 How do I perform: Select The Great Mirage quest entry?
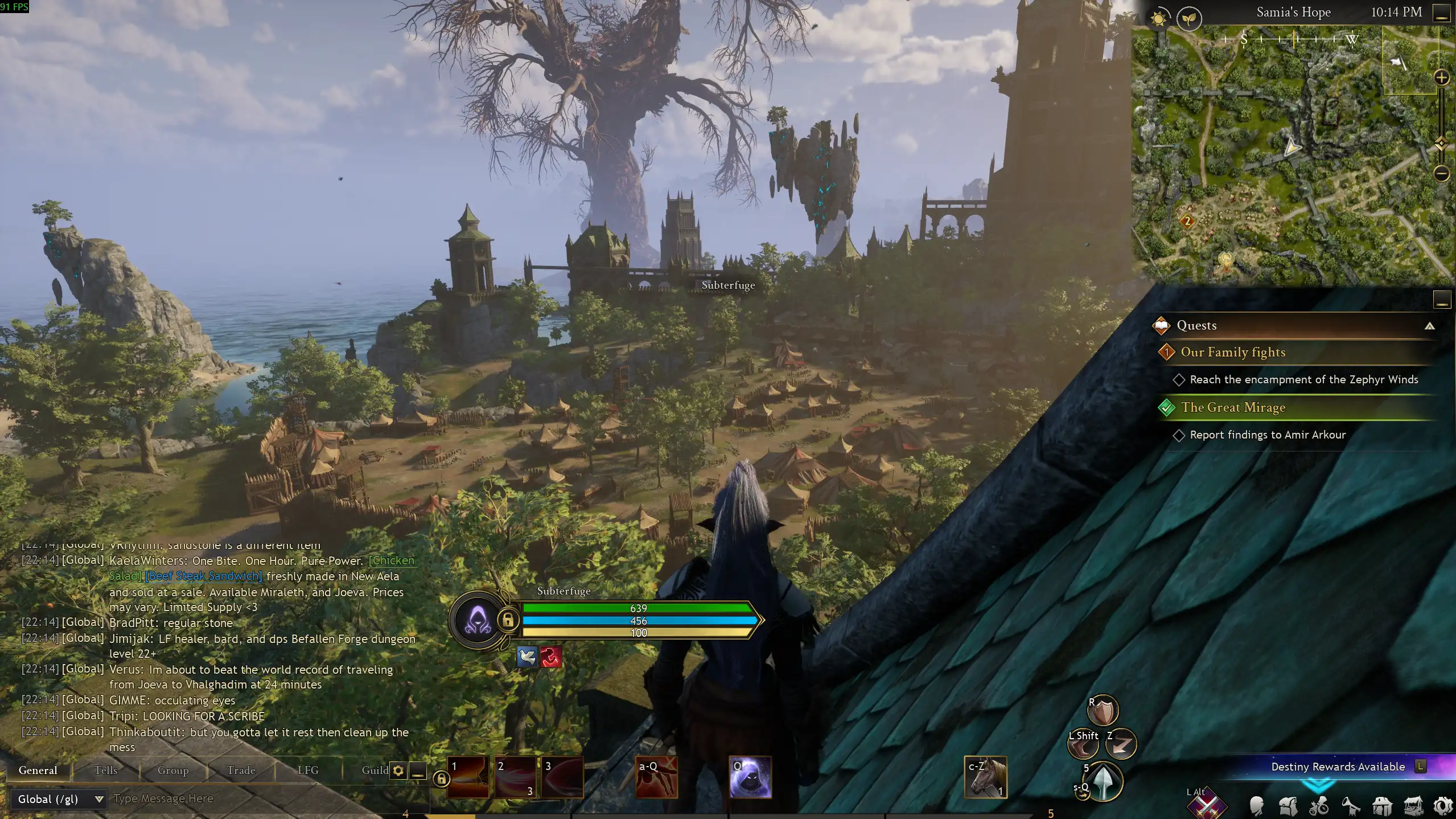coord(1233,407)
